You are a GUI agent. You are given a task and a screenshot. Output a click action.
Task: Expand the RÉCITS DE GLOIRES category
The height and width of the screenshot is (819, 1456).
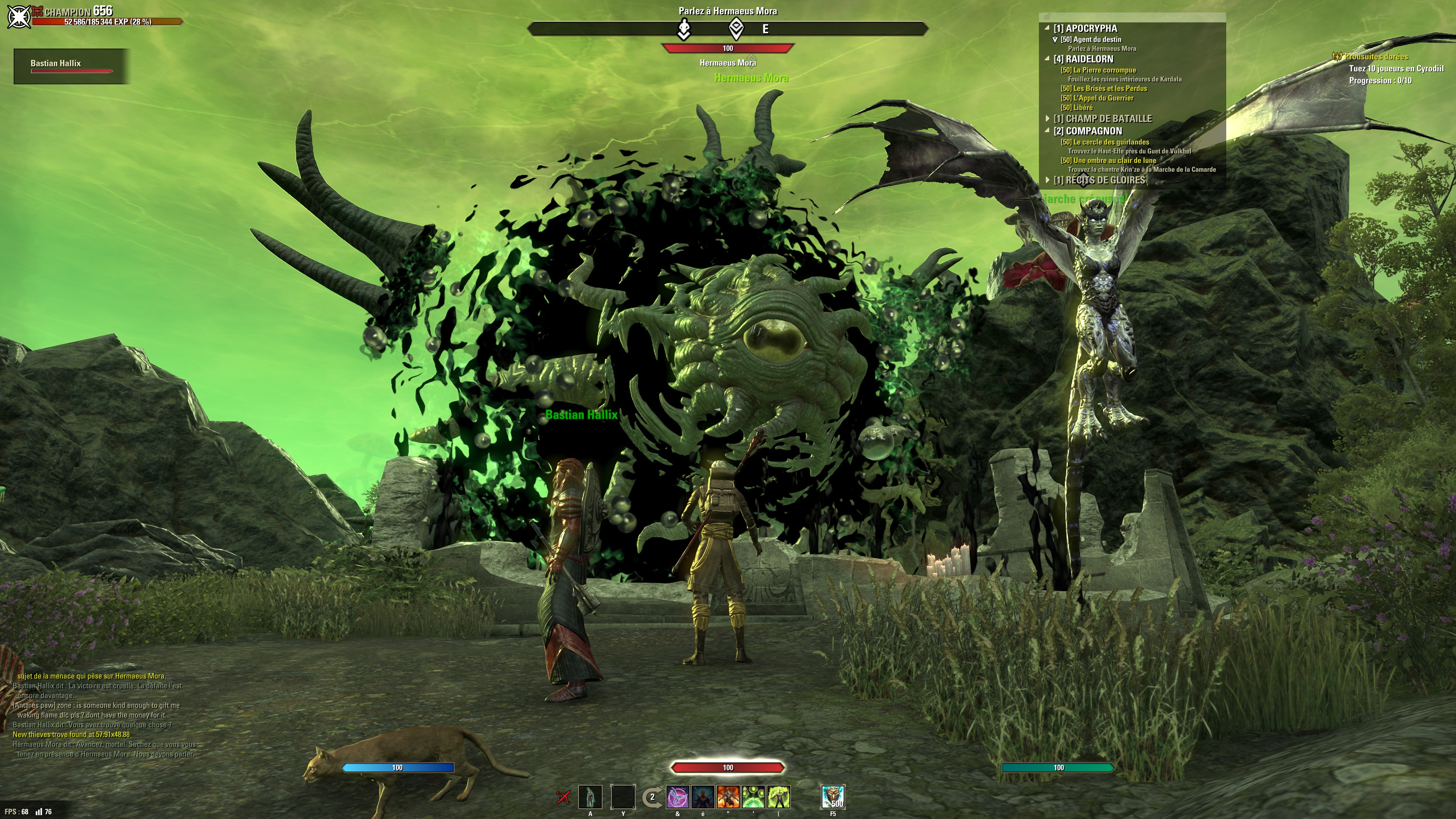pos(1047,180)
